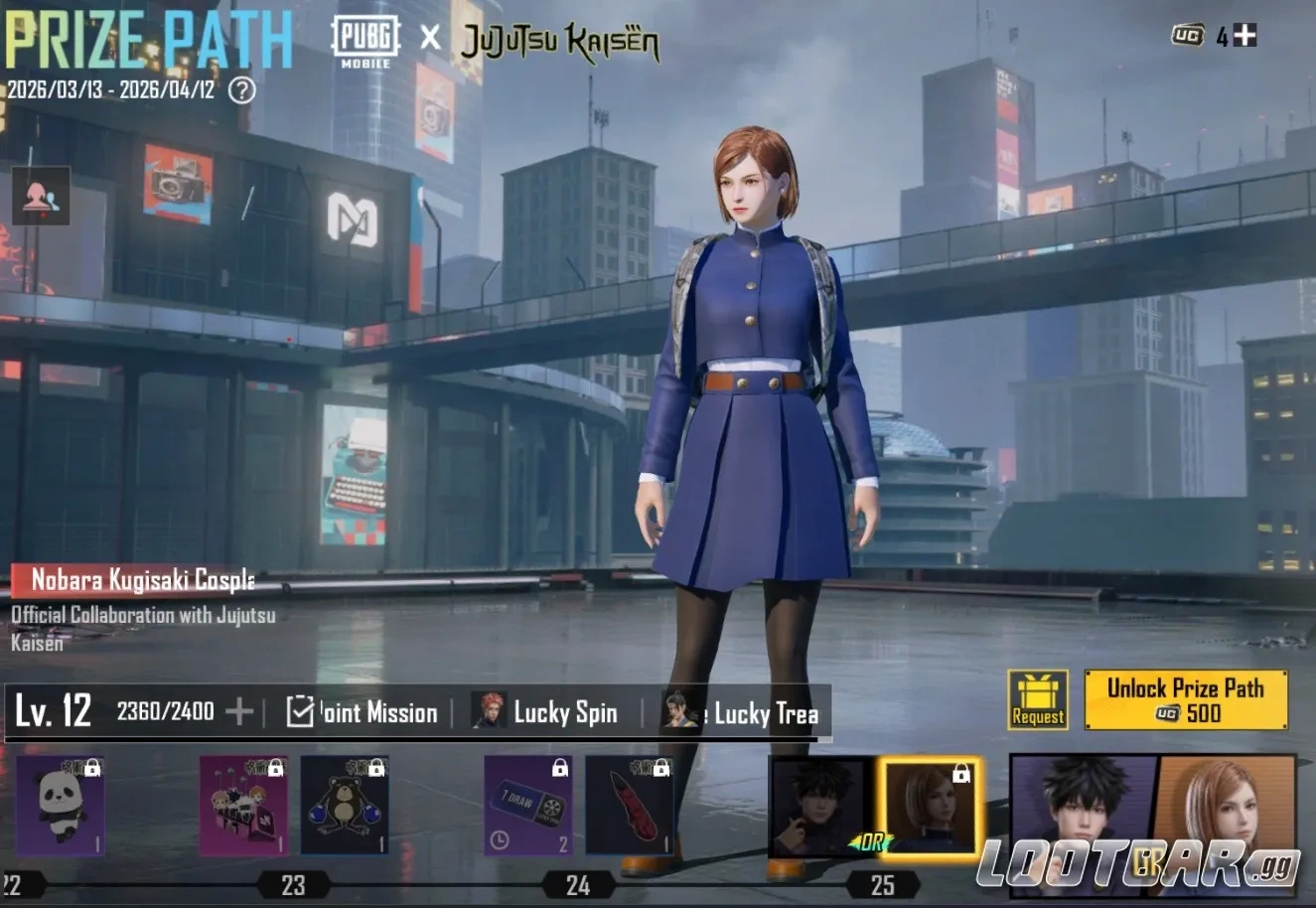Select the 1 Draw ticket reward
The width and height of the screenshot is (1316, 908).
[x=527, y=806]
